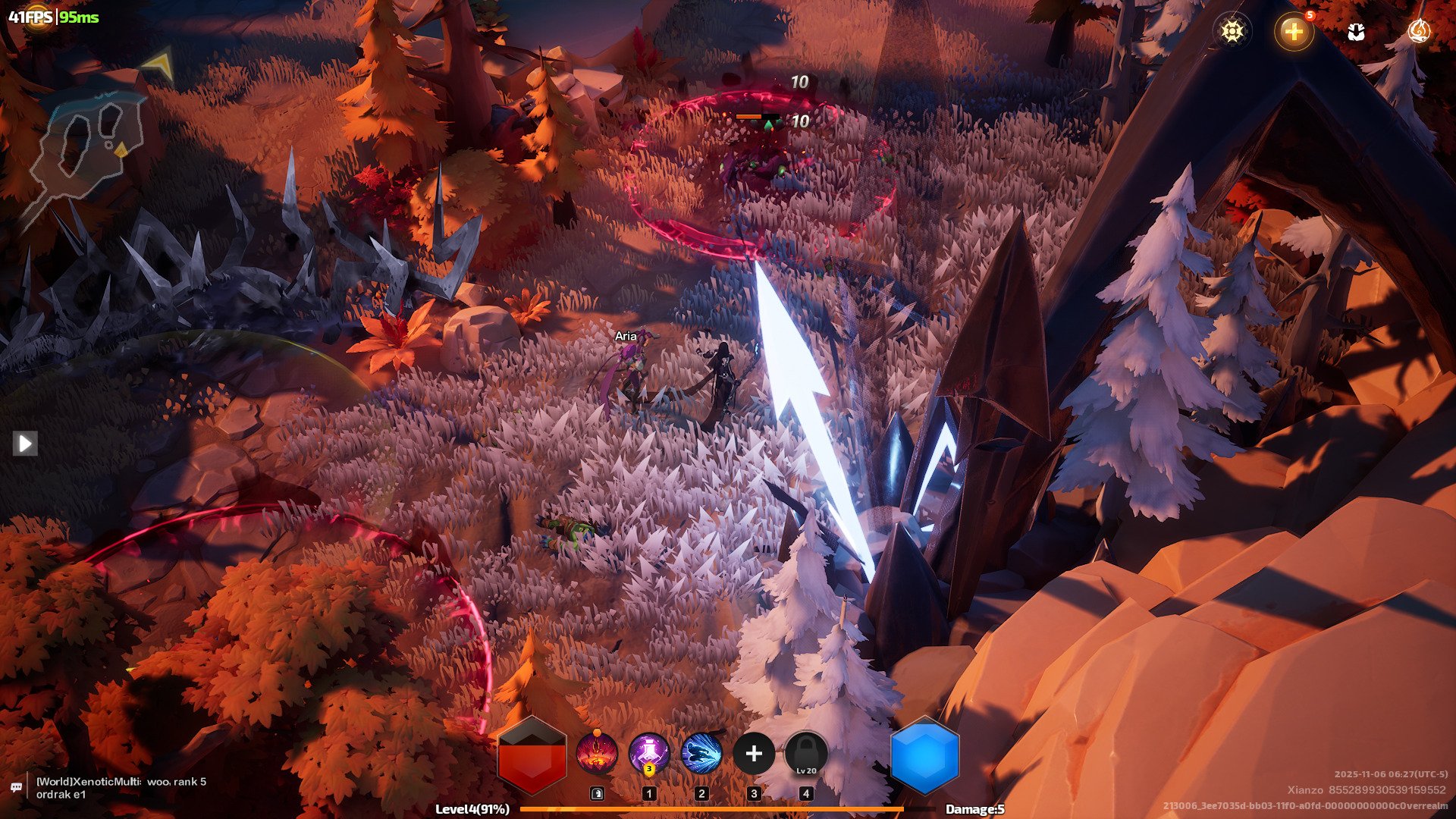1456x819 pixels.
Task: Add a skill to the plus slot
Action: point(754,754)
